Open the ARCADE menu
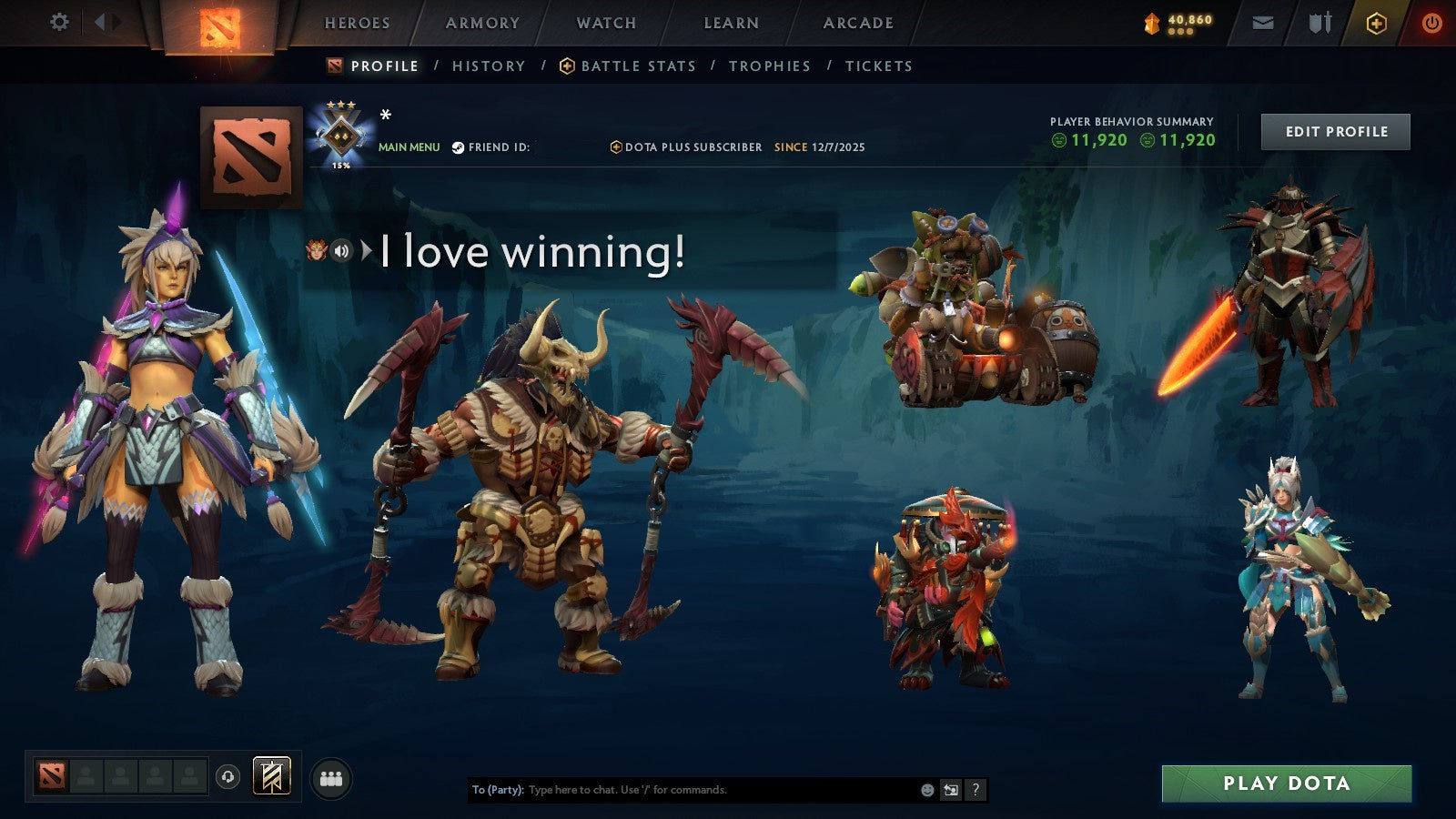 click(856, 23)
